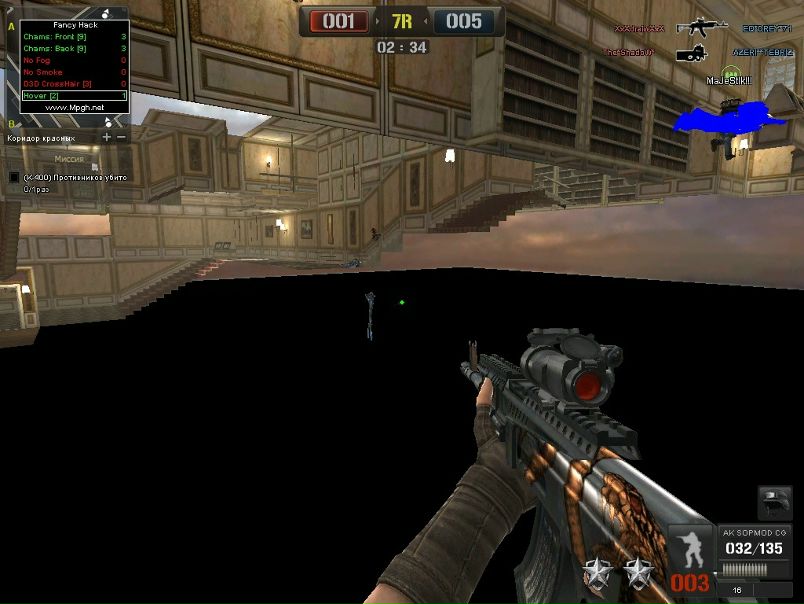Select the AK SOPMOD CG weapon panel
Screen dimensions: 804x604
(756, 548)
